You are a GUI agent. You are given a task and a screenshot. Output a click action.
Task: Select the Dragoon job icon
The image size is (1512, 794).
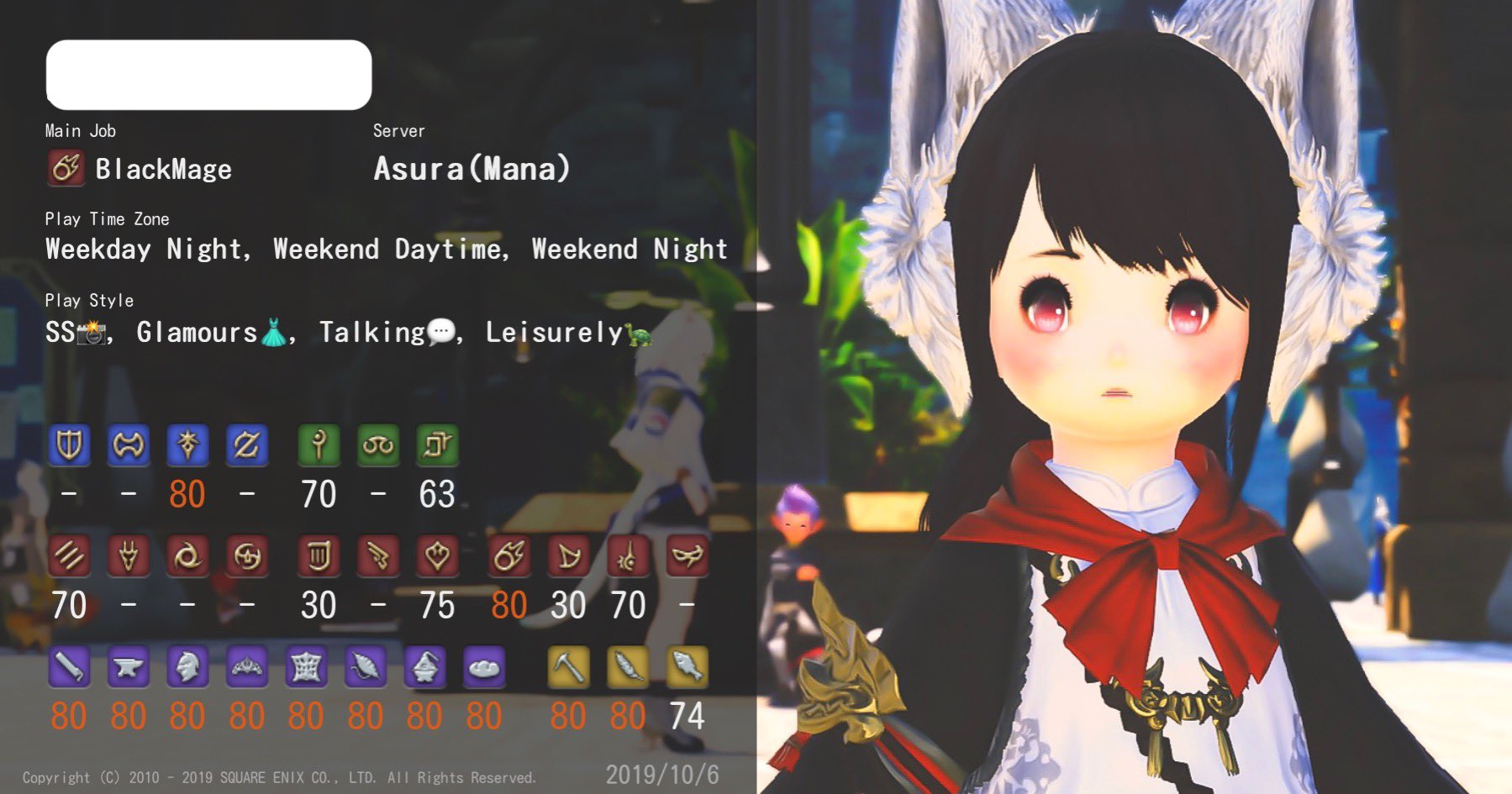(128, 555)
